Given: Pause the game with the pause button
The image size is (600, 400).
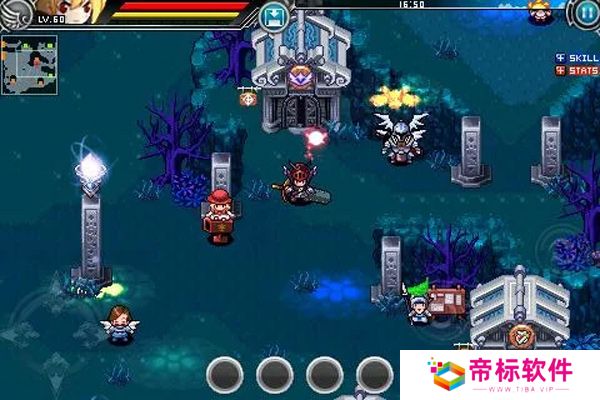Looking at the screenshot, I should pos(585,13).
